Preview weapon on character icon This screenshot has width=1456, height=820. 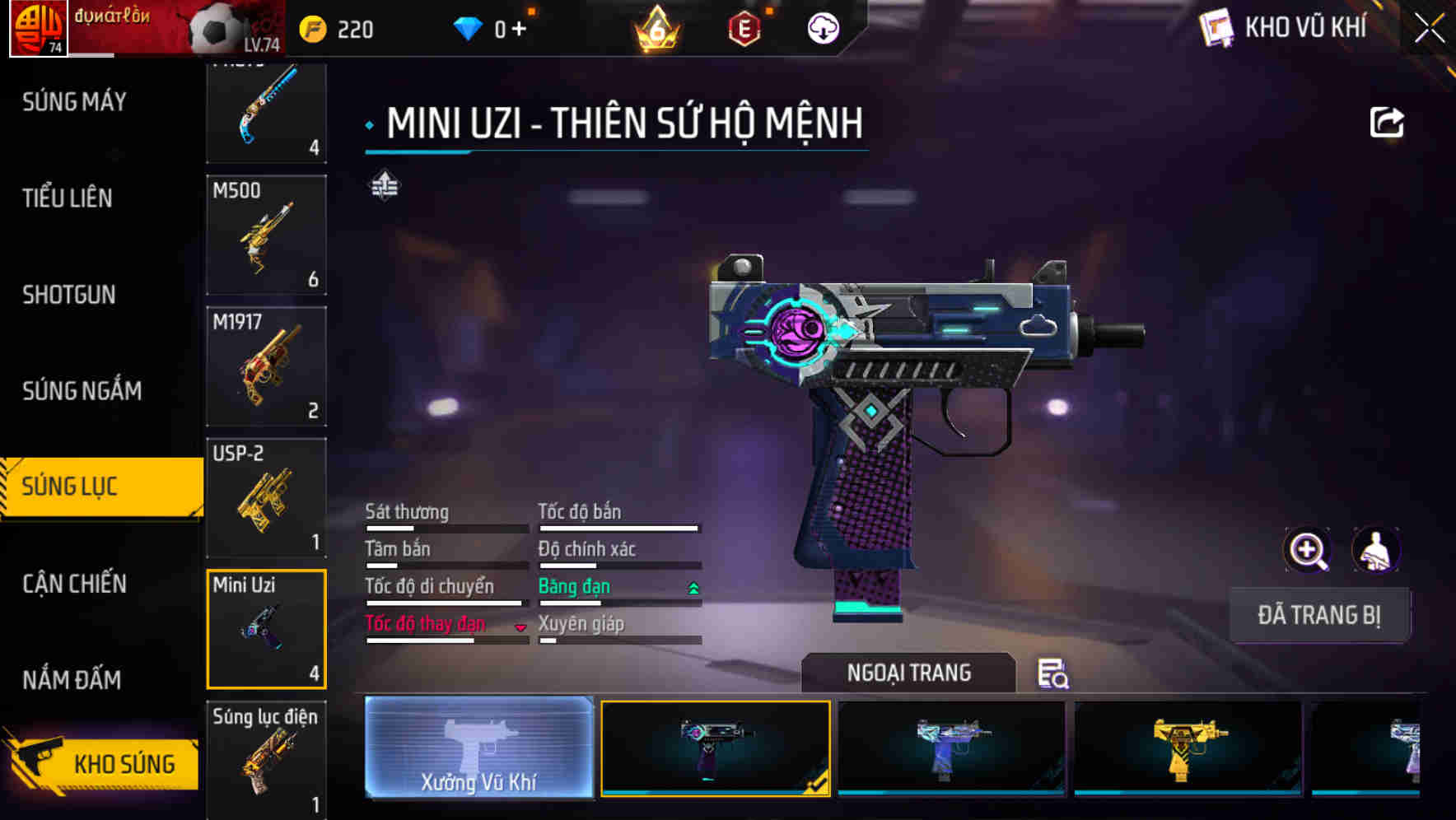coord(1375,550)
